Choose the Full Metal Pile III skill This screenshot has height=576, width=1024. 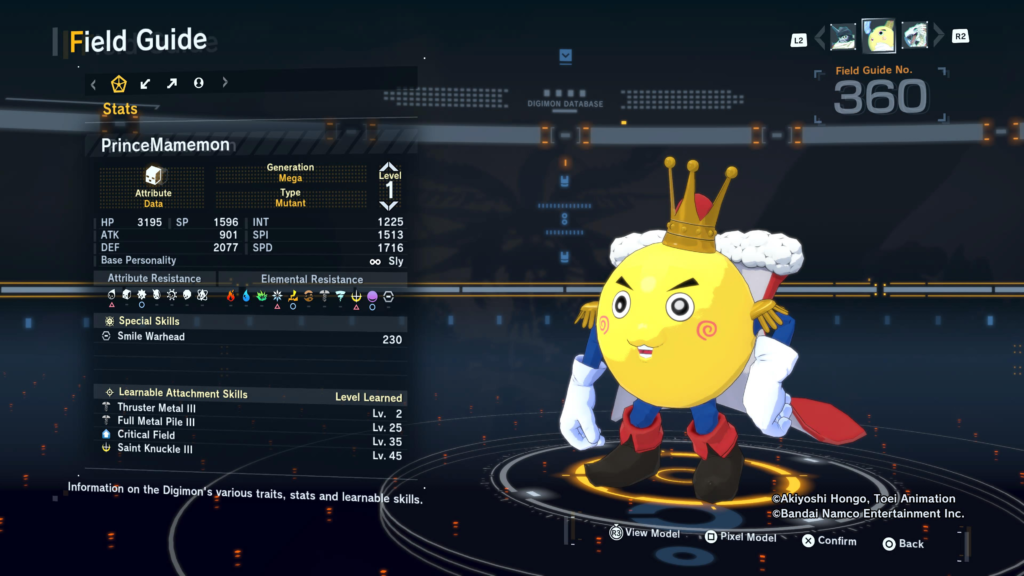(156, 422)
